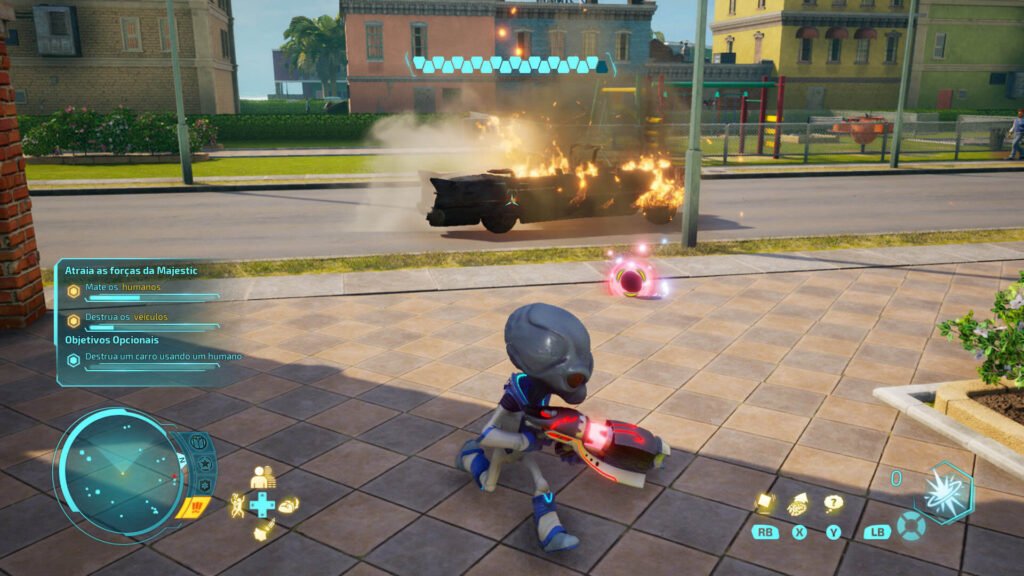Select the hexagonal weapon burst icon

tap(944, 491)
